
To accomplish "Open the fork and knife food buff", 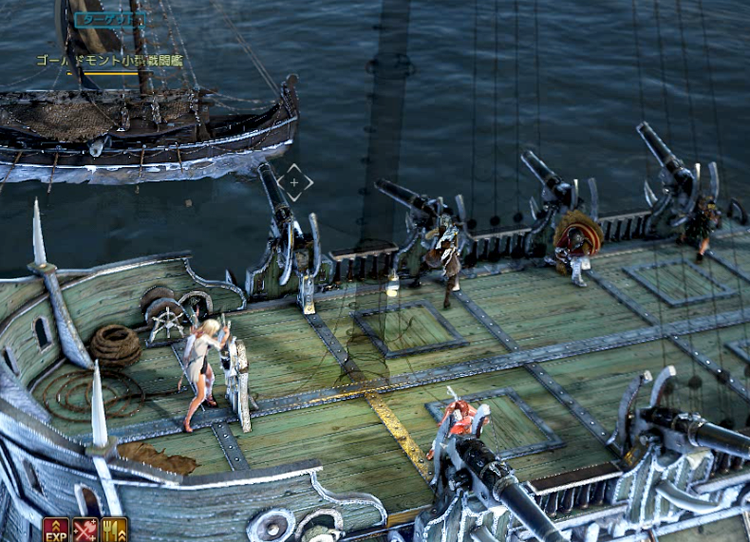I will [x=114, y=530].
